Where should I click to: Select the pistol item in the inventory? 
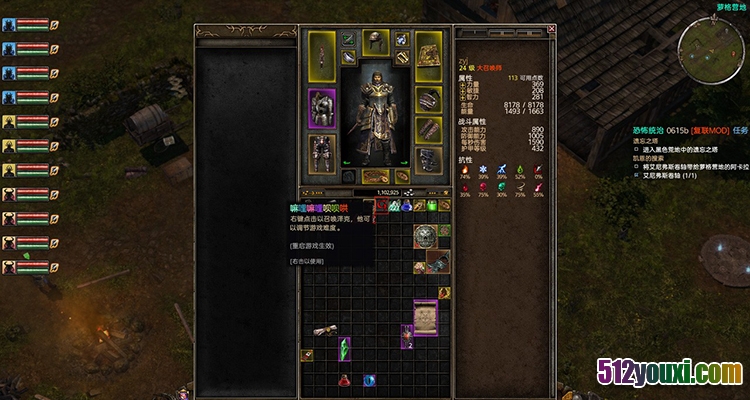point(437,261)
